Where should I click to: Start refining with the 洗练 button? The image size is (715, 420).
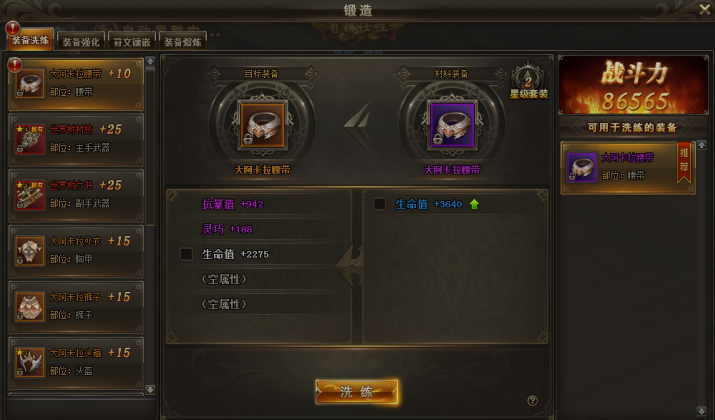click(x=357, y=391)
